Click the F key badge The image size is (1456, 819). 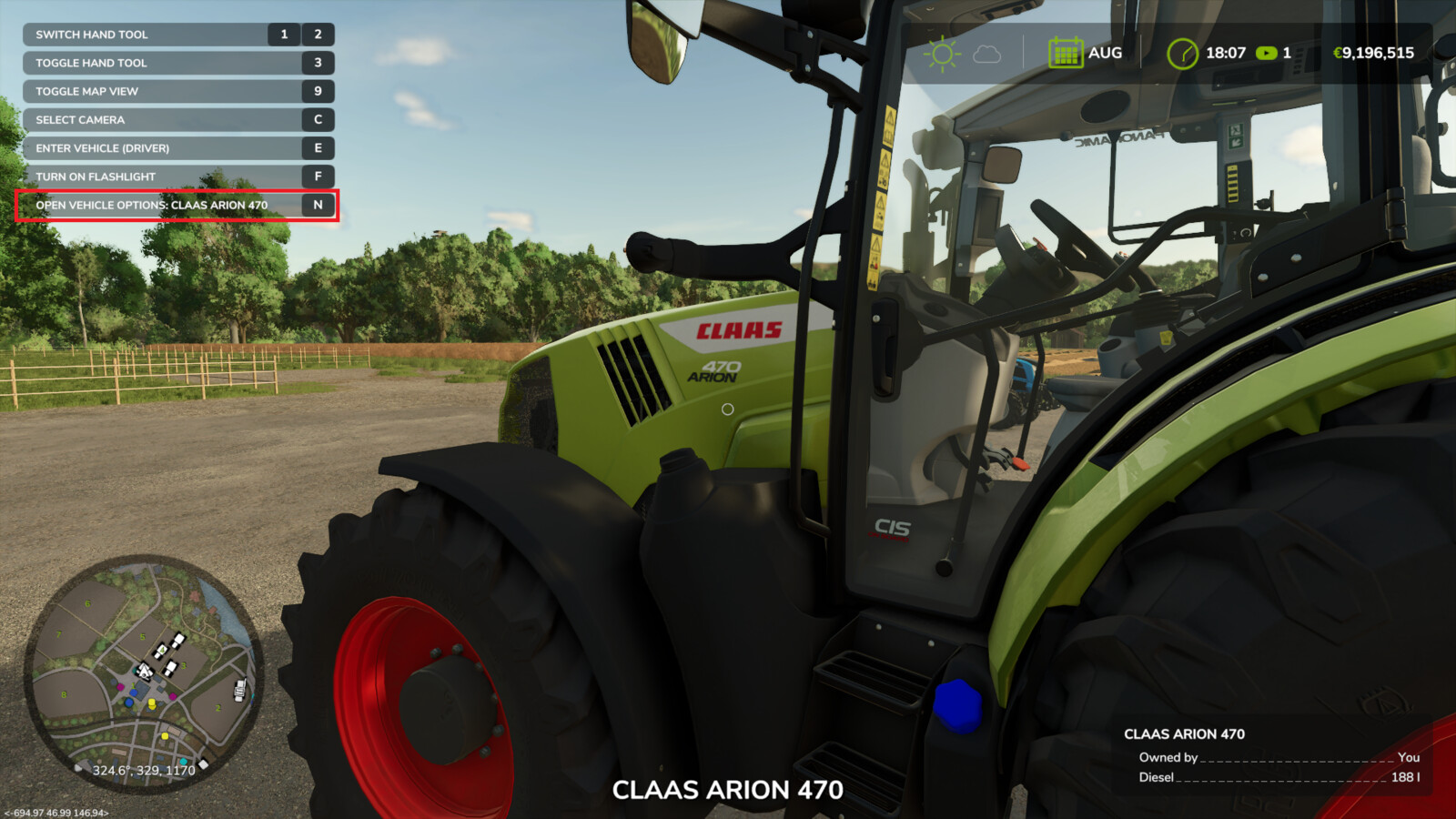(316, 177)
